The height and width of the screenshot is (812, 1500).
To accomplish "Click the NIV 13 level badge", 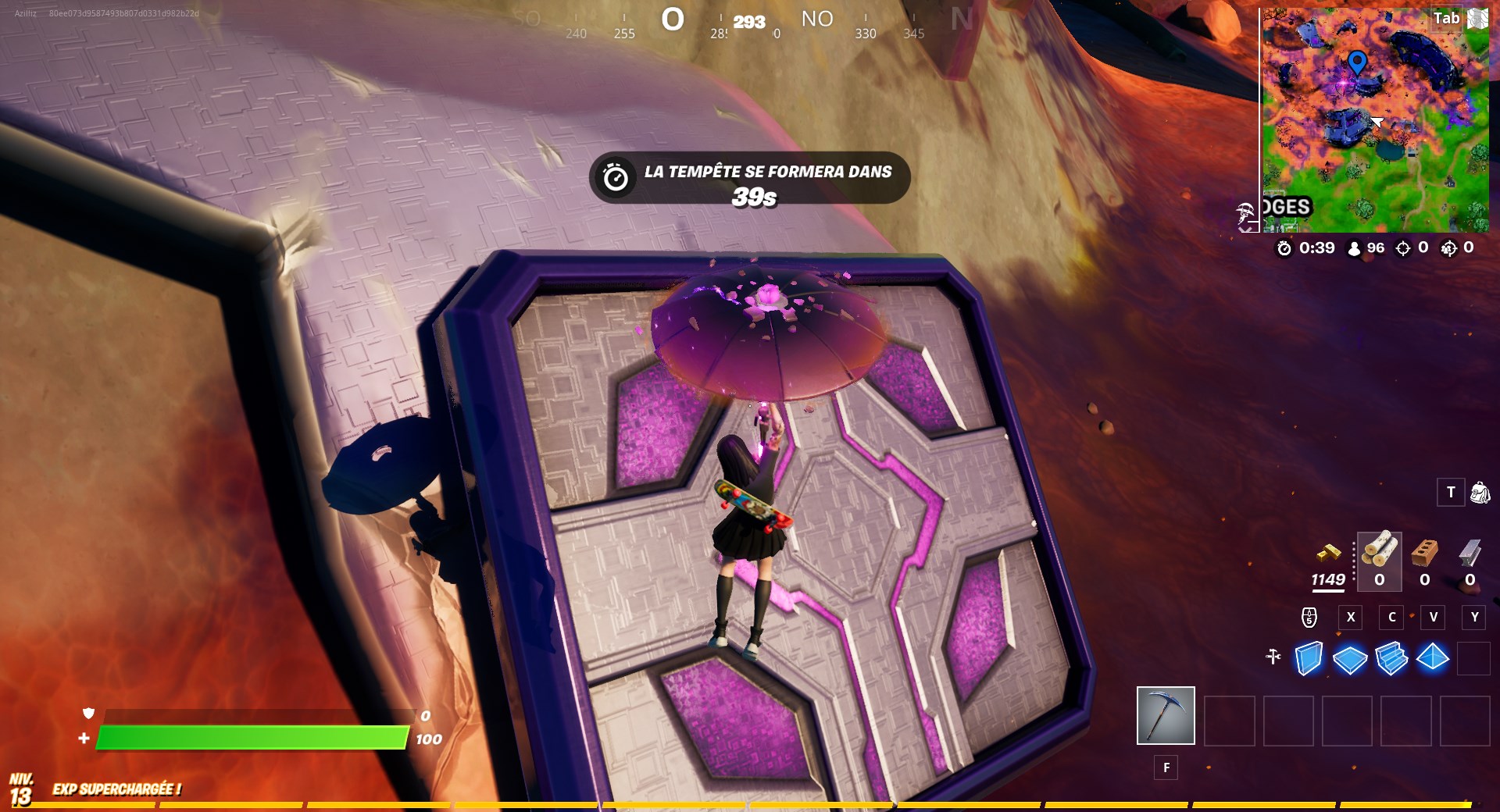I will point(22,789).
